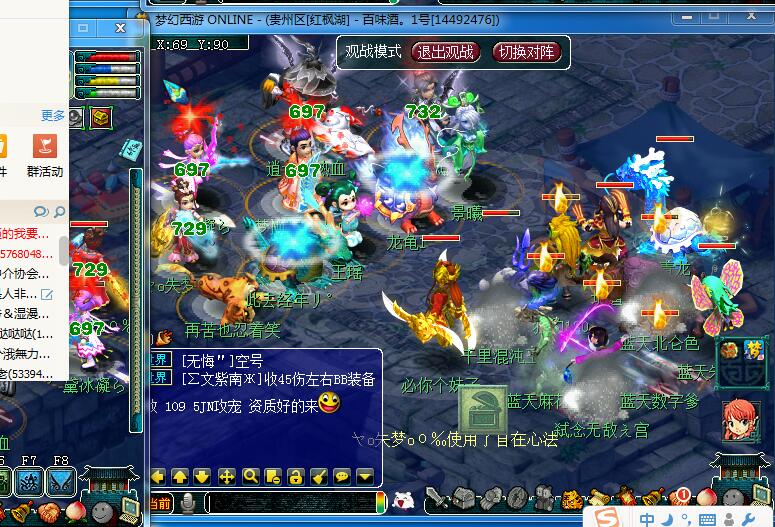Open the treasure chest icon under status bars
Image resolution: width=775 pixels, height=527 pixels.
point(100,117)
